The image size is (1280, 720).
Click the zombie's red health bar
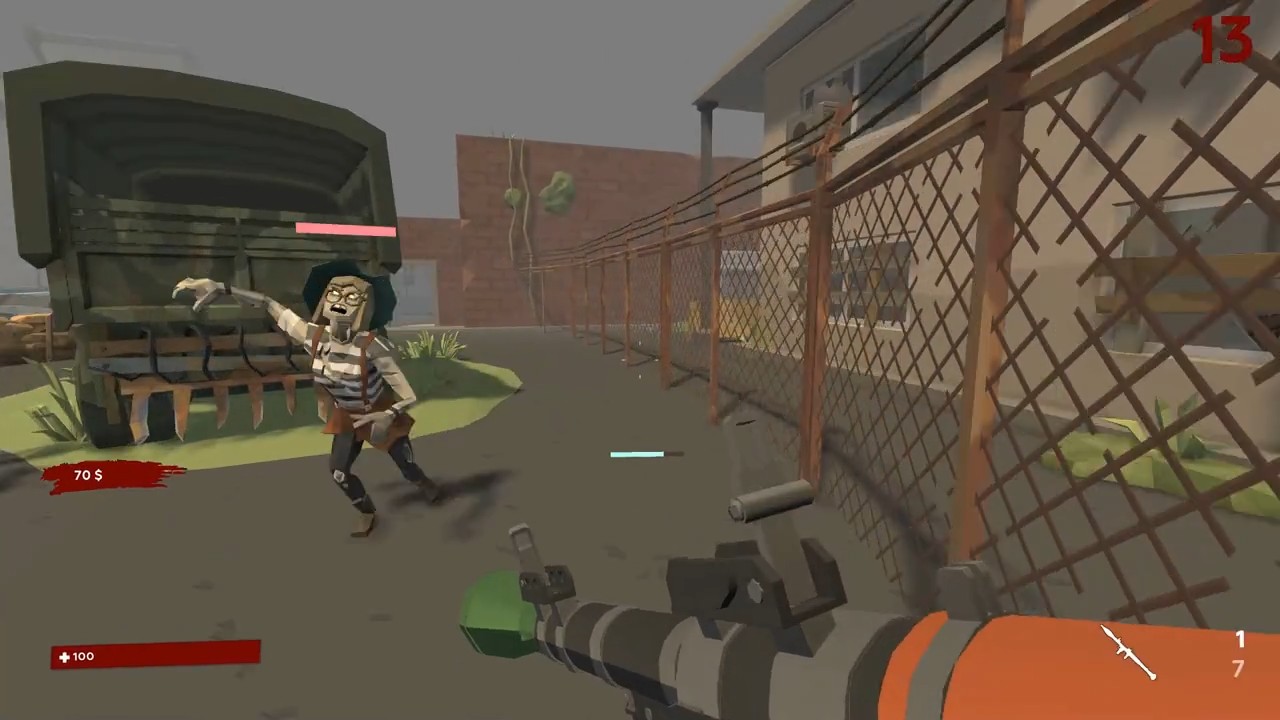coord(345,230)
